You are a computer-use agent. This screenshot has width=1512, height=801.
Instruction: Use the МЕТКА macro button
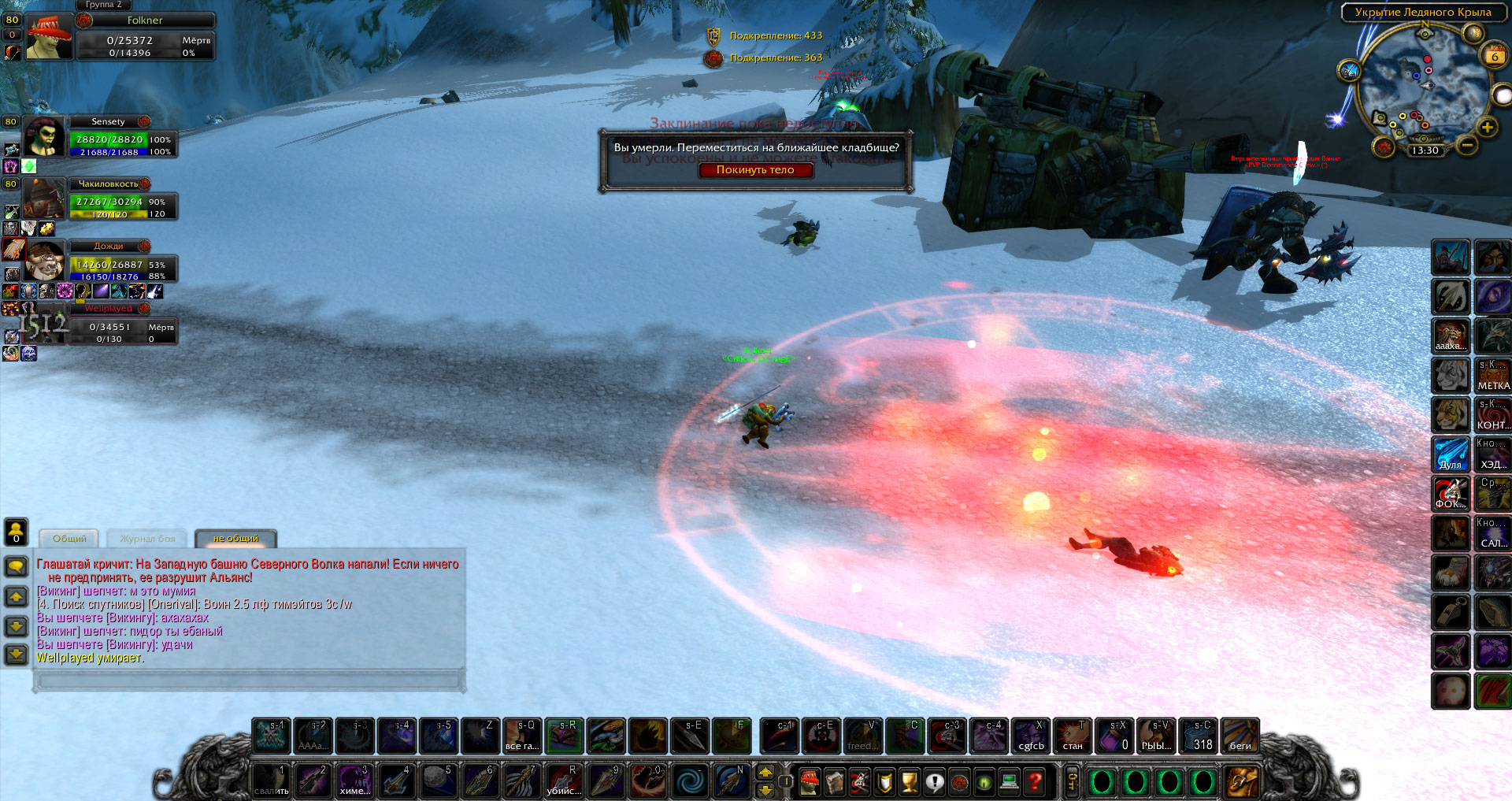pyautogui.click(x=1492, y=376)
